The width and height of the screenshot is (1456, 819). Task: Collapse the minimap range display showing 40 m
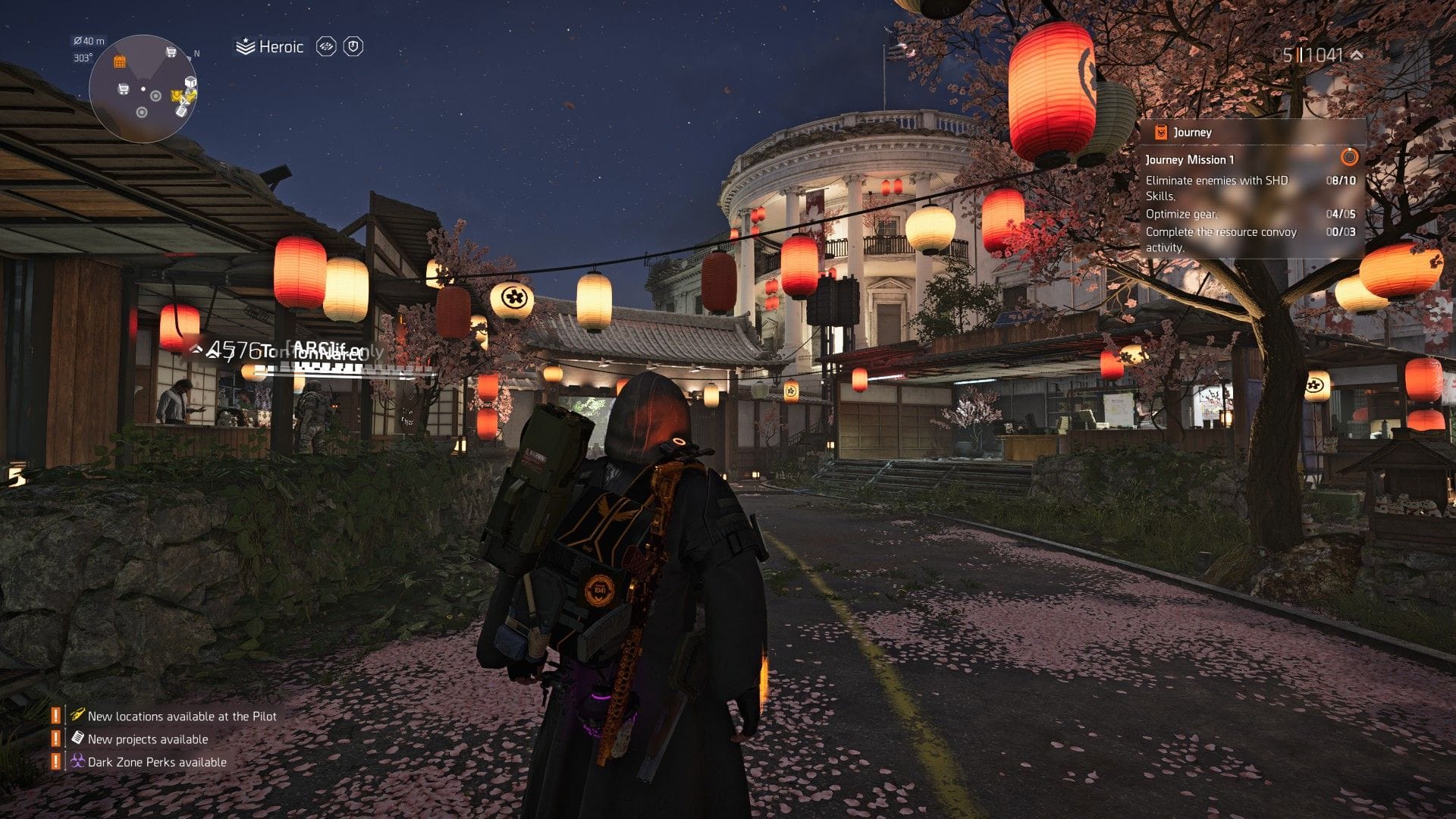[x=89, y=41]
